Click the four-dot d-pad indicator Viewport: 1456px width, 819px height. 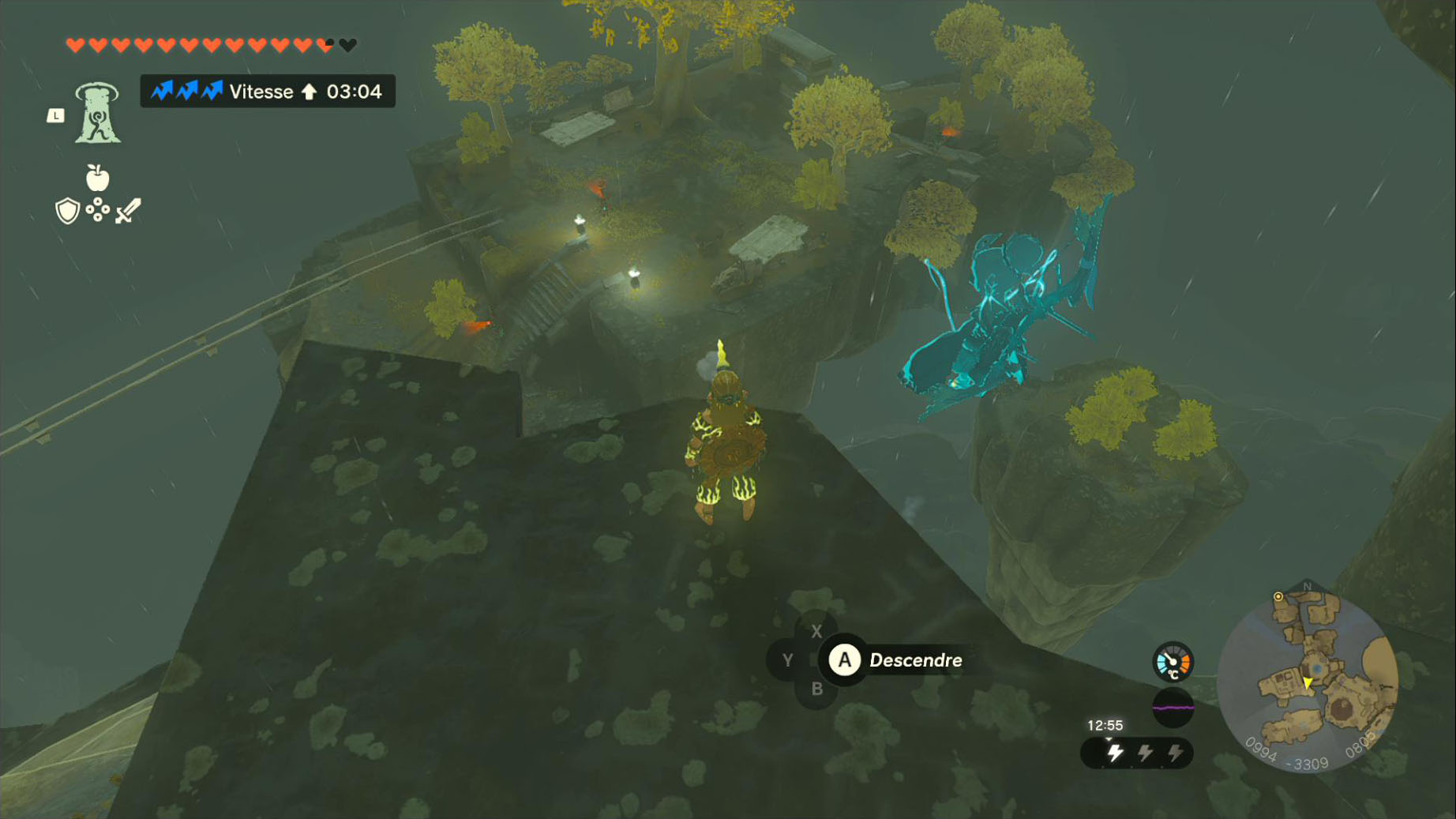coord(98,209)
